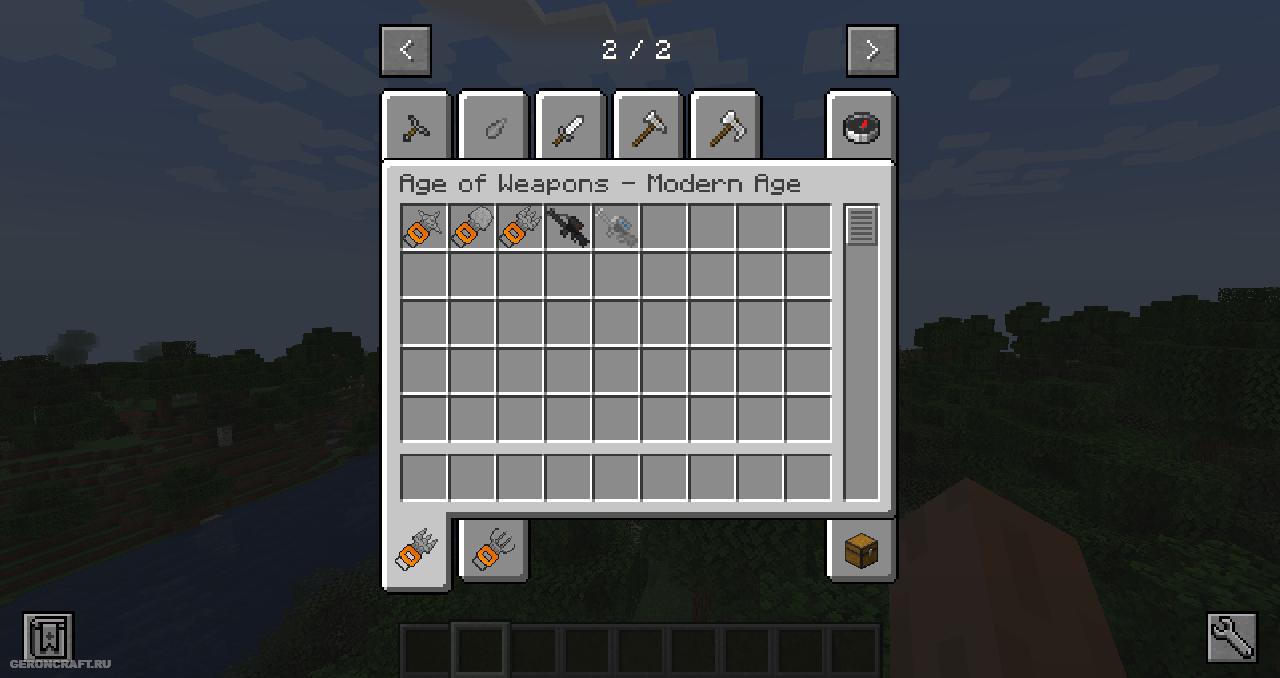Select the war hammer tab

[x=649, y=128]
